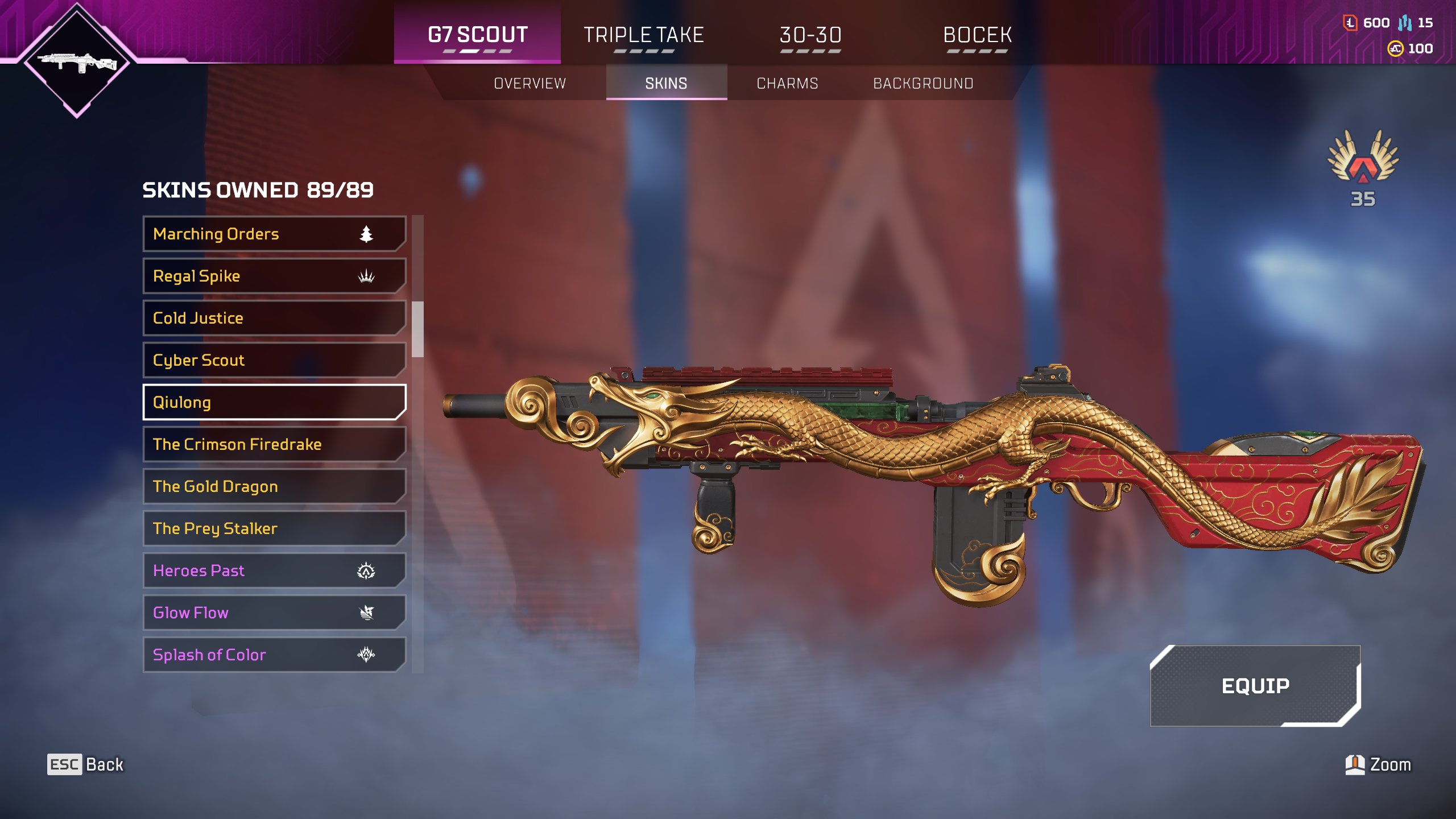Select the Skins sub-tab
Viewport: 1456px width, 819px height.
666,84
